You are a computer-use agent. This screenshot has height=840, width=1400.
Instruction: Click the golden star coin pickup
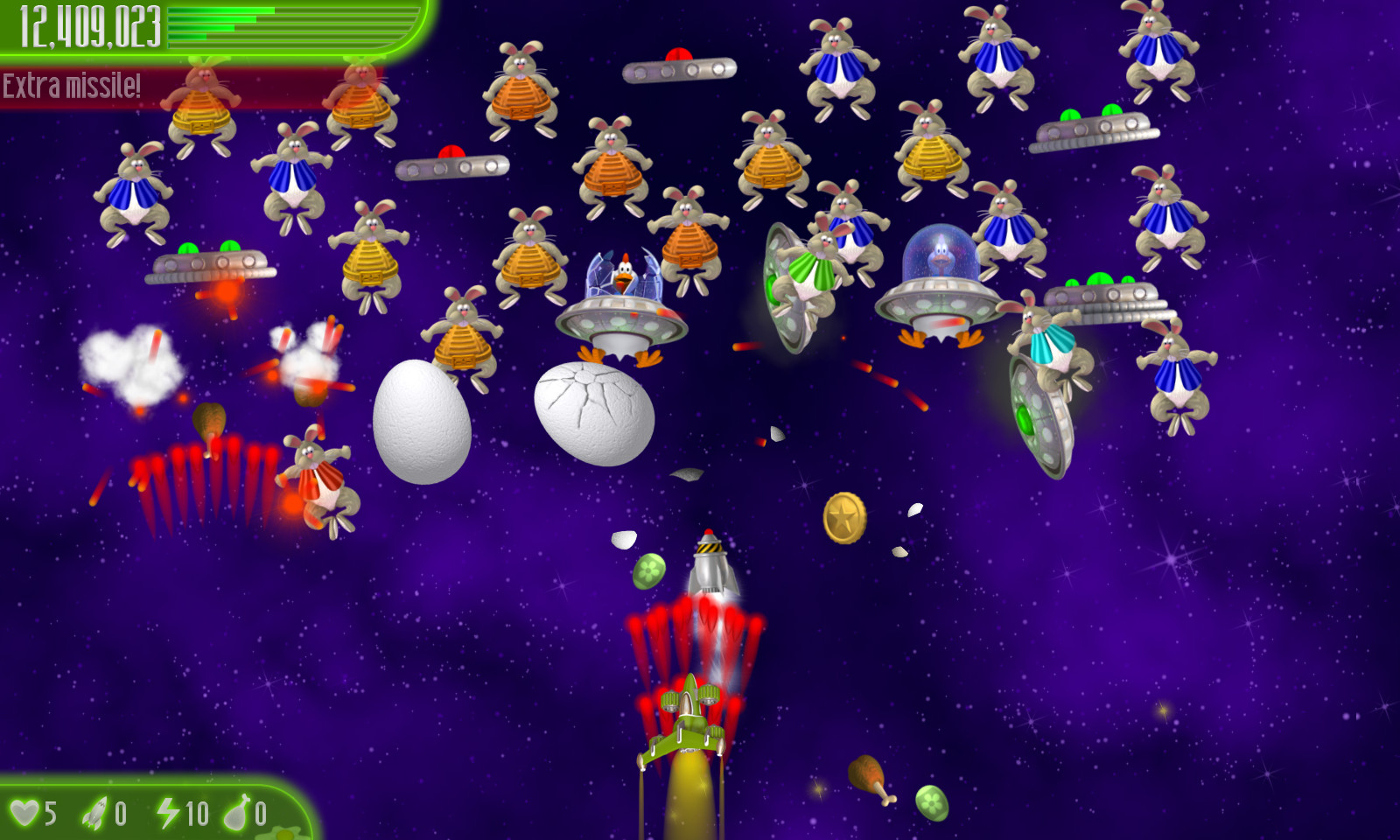(844, 516)
